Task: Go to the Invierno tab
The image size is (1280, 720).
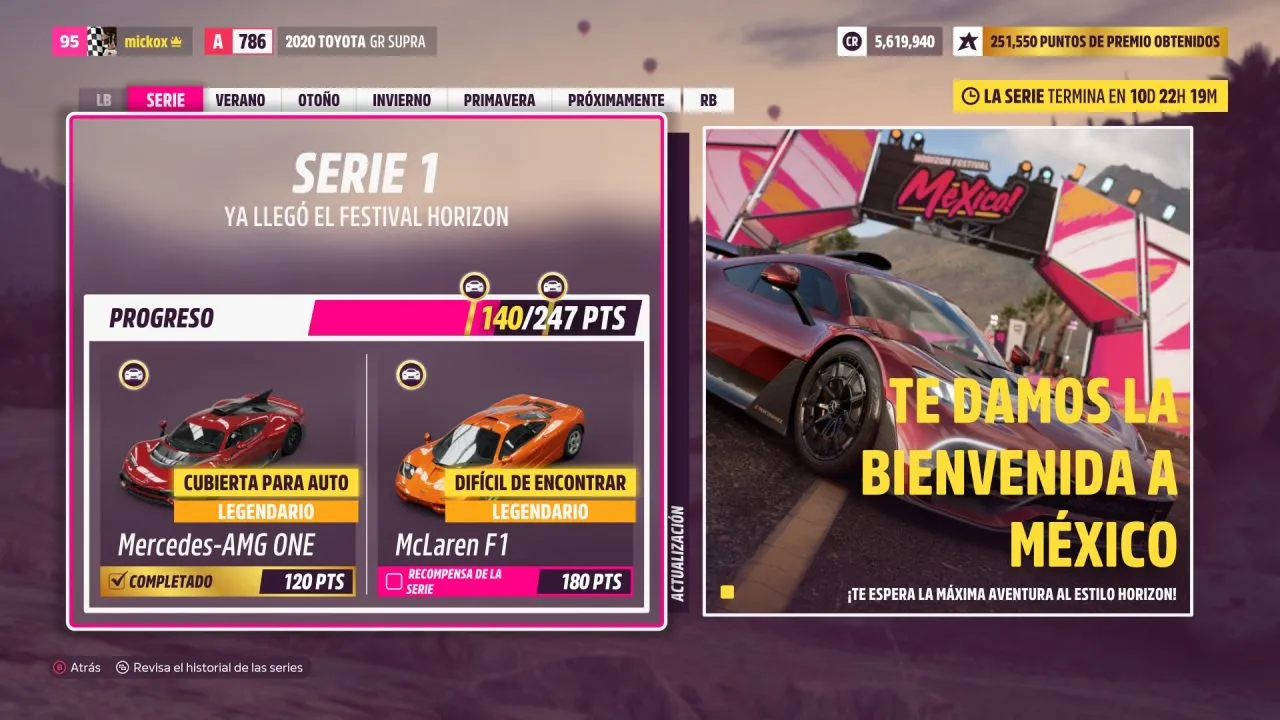Action: [401, 100]
